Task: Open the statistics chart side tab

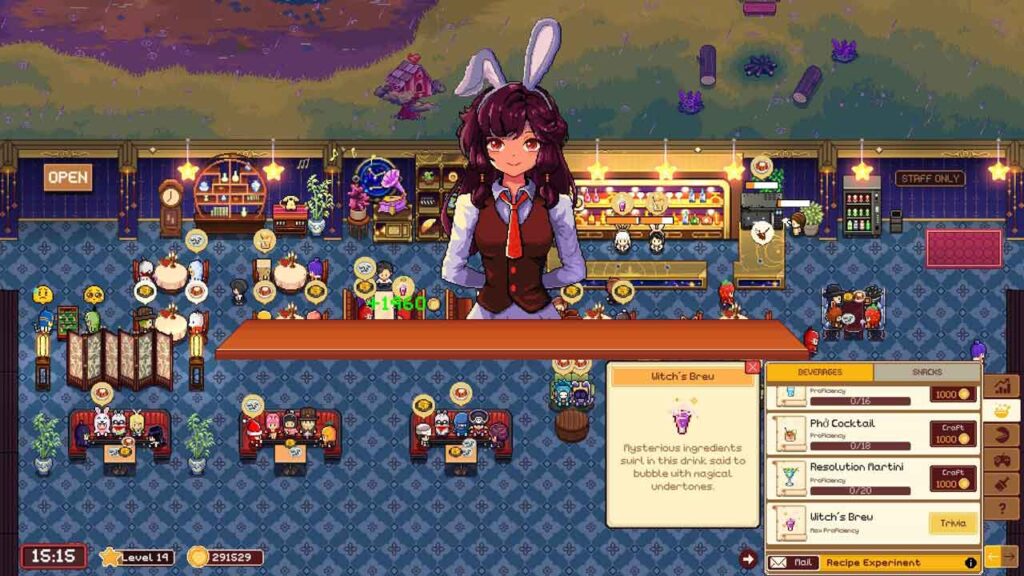Action: [1001, 385]
